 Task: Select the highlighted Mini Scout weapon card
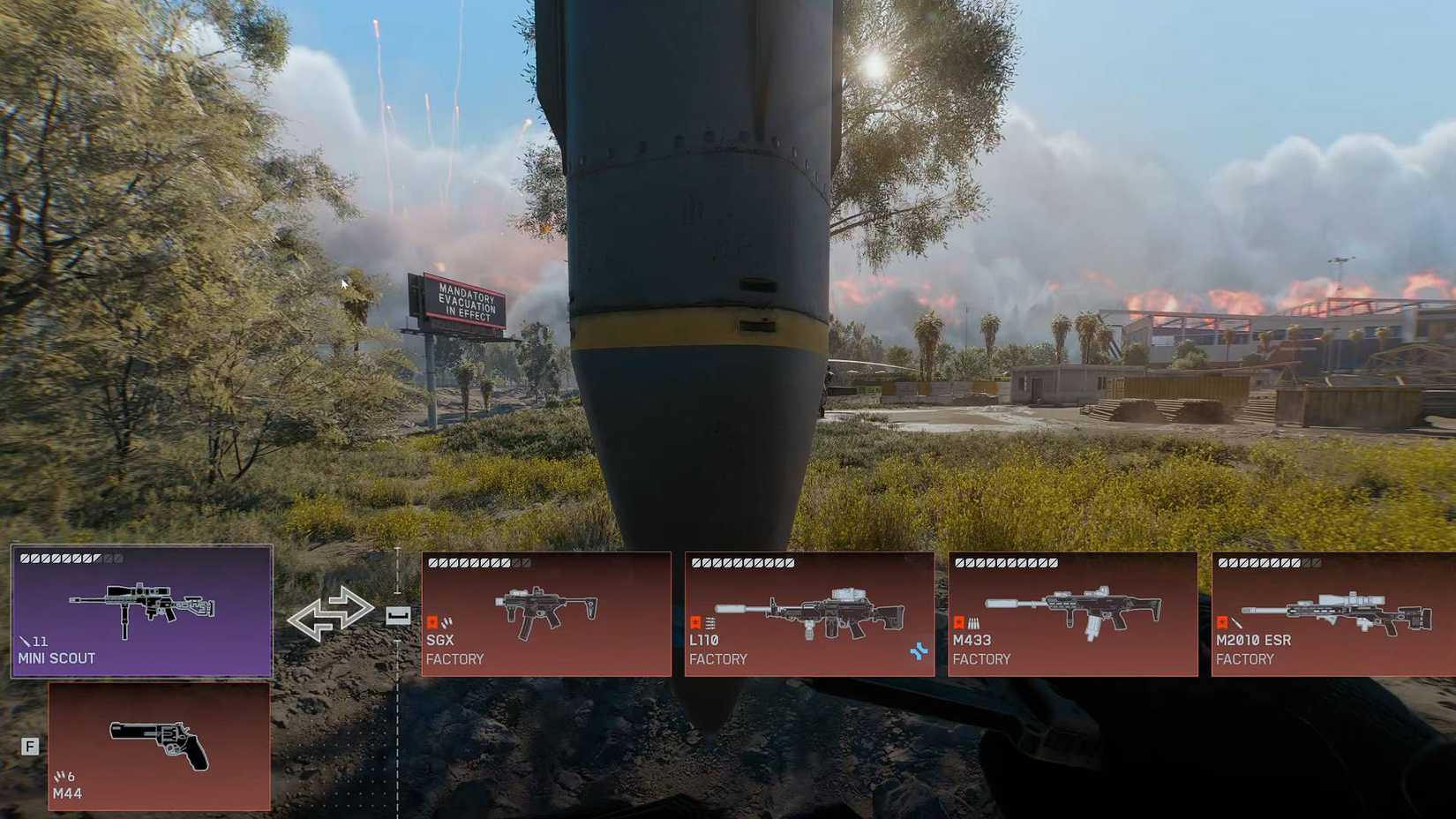(141, 613)
